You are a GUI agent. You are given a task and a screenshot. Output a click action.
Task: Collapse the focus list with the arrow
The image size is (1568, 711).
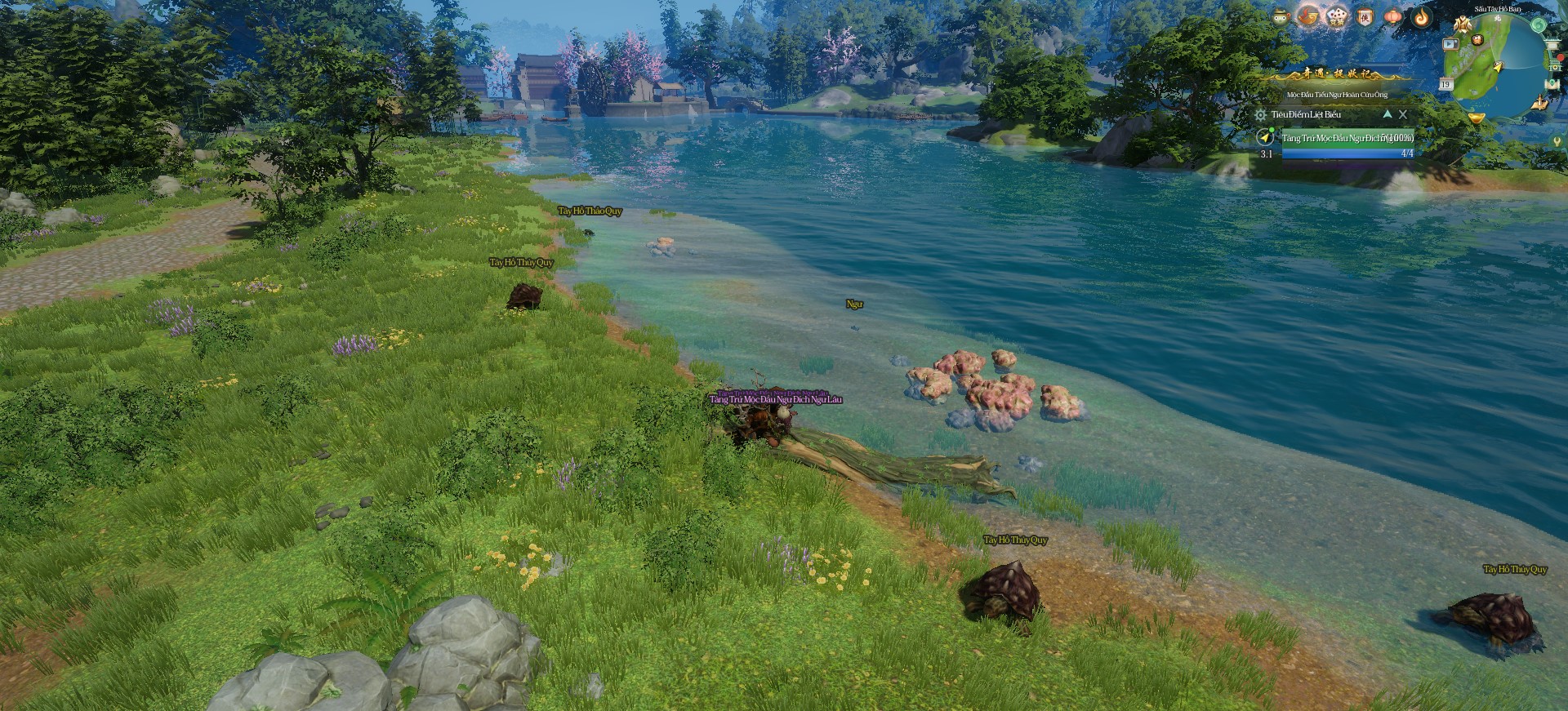coord(1387,114)
